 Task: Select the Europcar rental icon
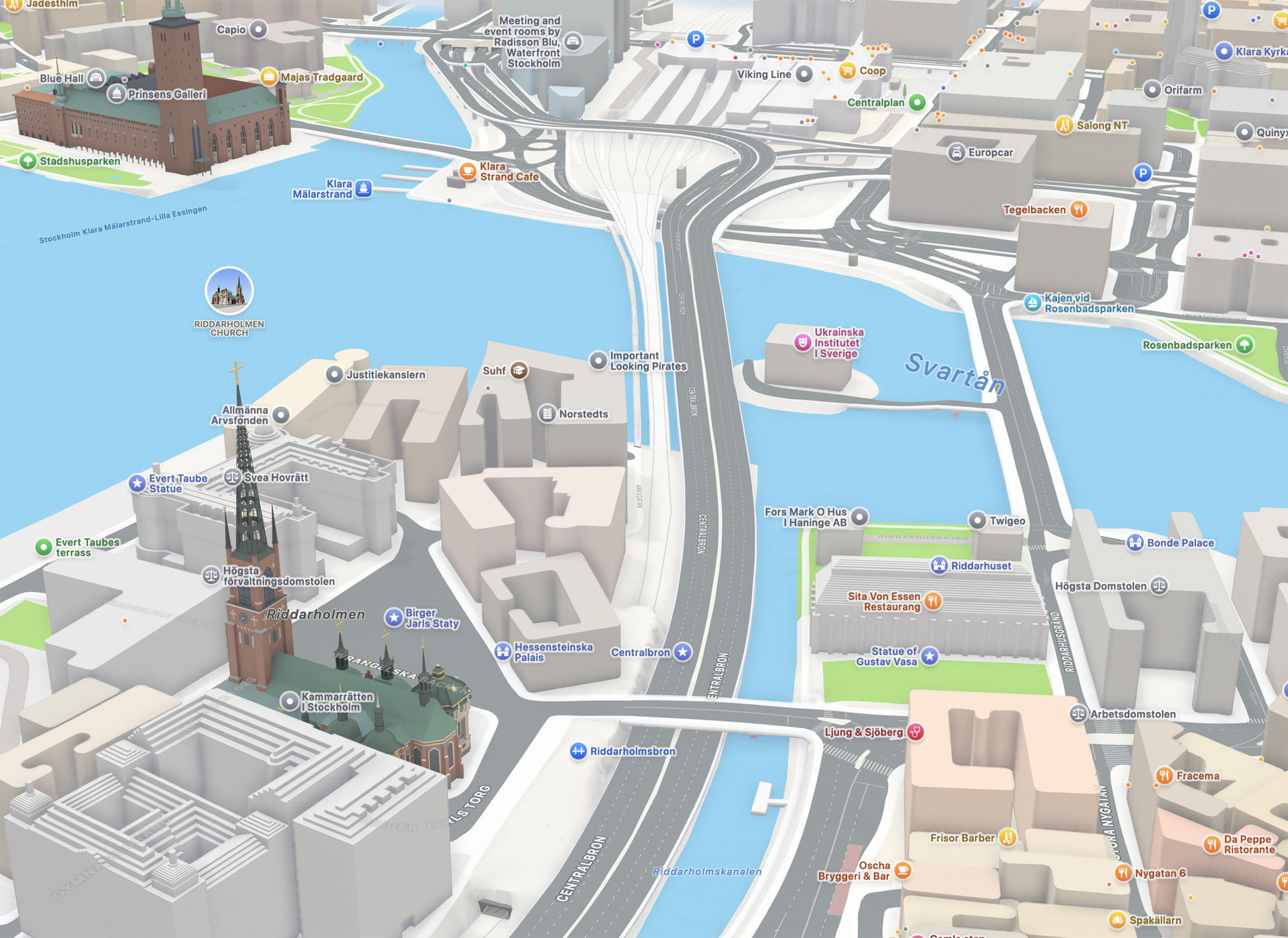(x=958, y=152)
